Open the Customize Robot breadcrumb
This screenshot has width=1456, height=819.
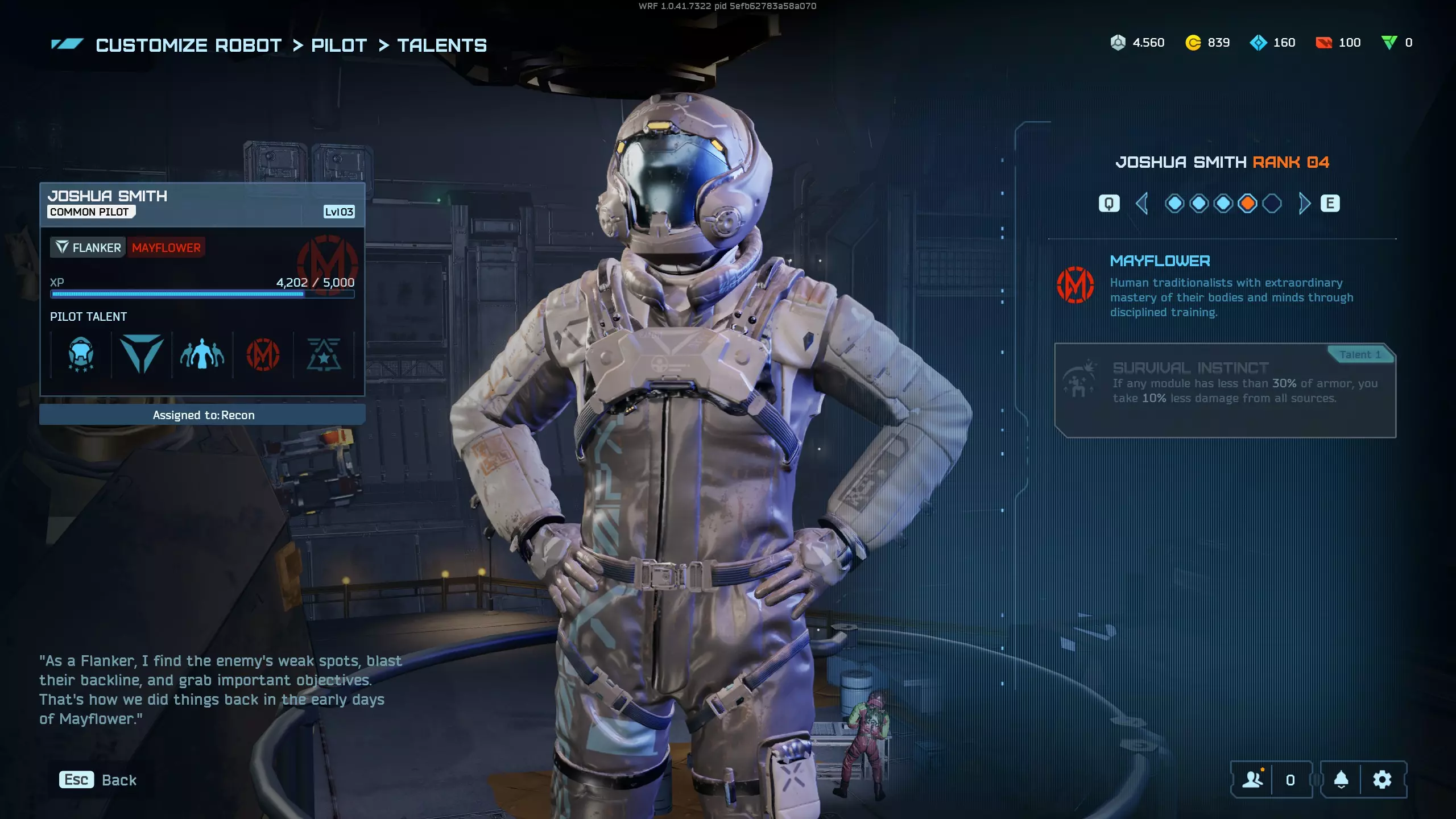click(188, 45)
